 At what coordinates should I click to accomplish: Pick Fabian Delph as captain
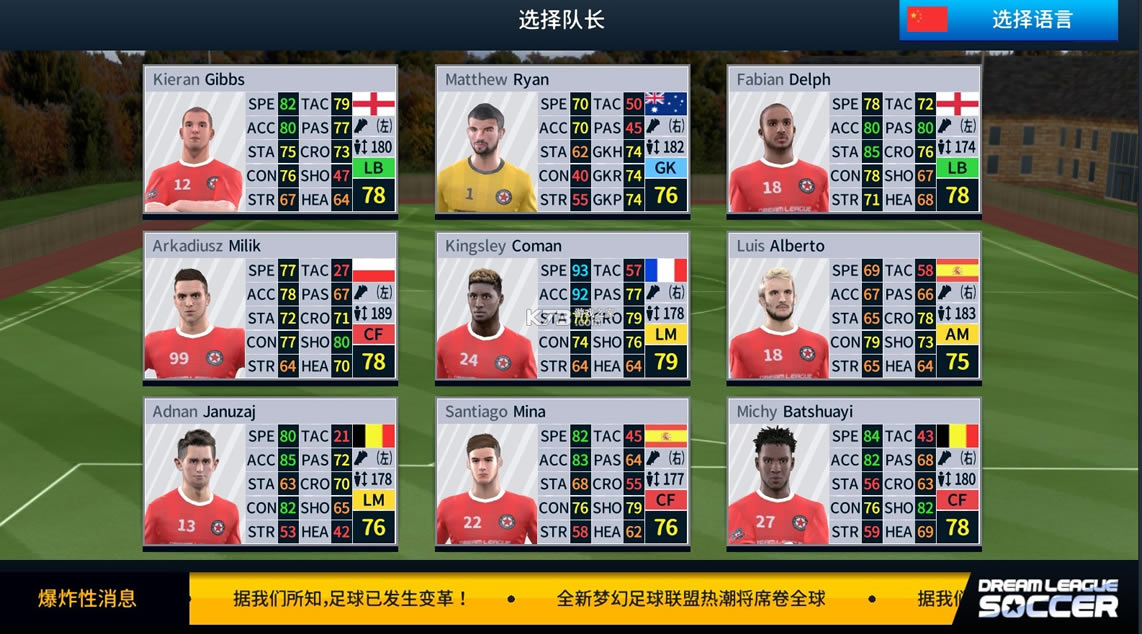[x=854, y=140]
